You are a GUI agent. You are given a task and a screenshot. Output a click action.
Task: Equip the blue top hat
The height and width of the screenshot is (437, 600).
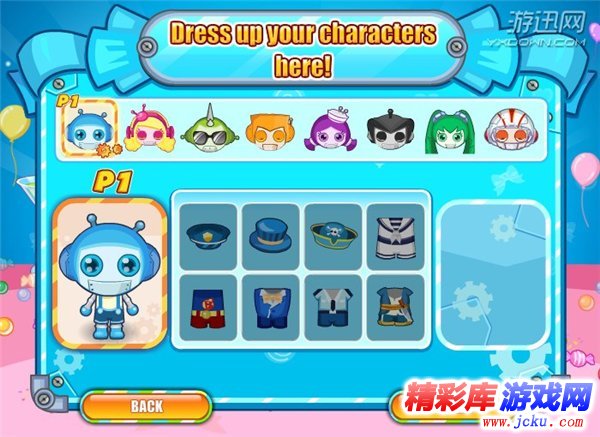tap(271, 236)
